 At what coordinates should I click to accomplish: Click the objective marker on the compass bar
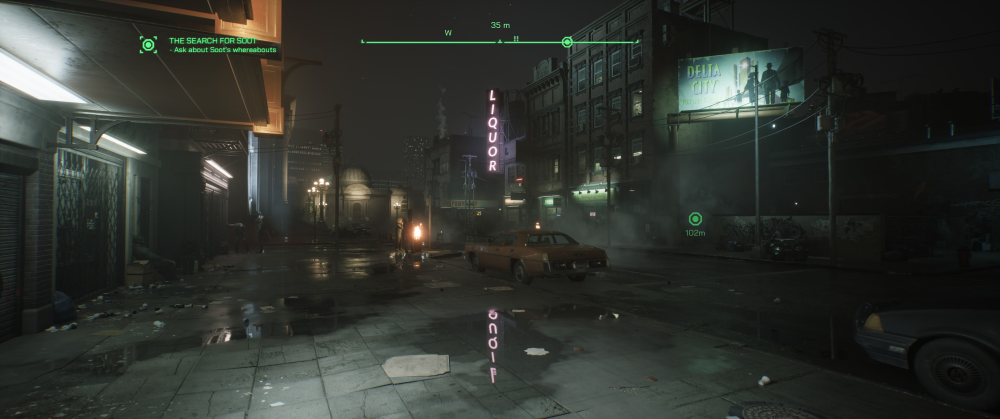(x=567, y=42)
